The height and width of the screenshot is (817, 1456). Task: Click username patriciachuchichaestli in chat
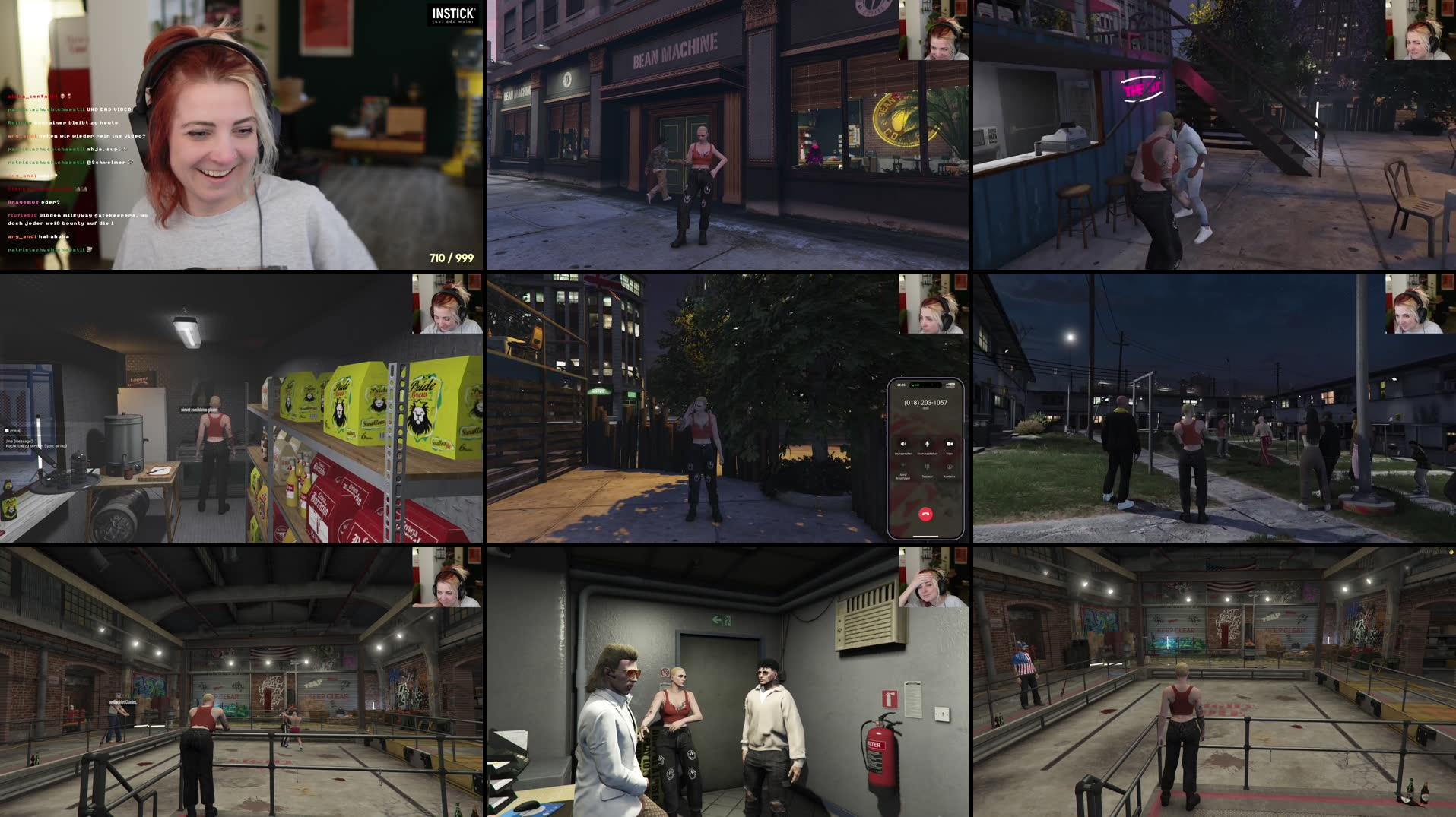point(46,109)
